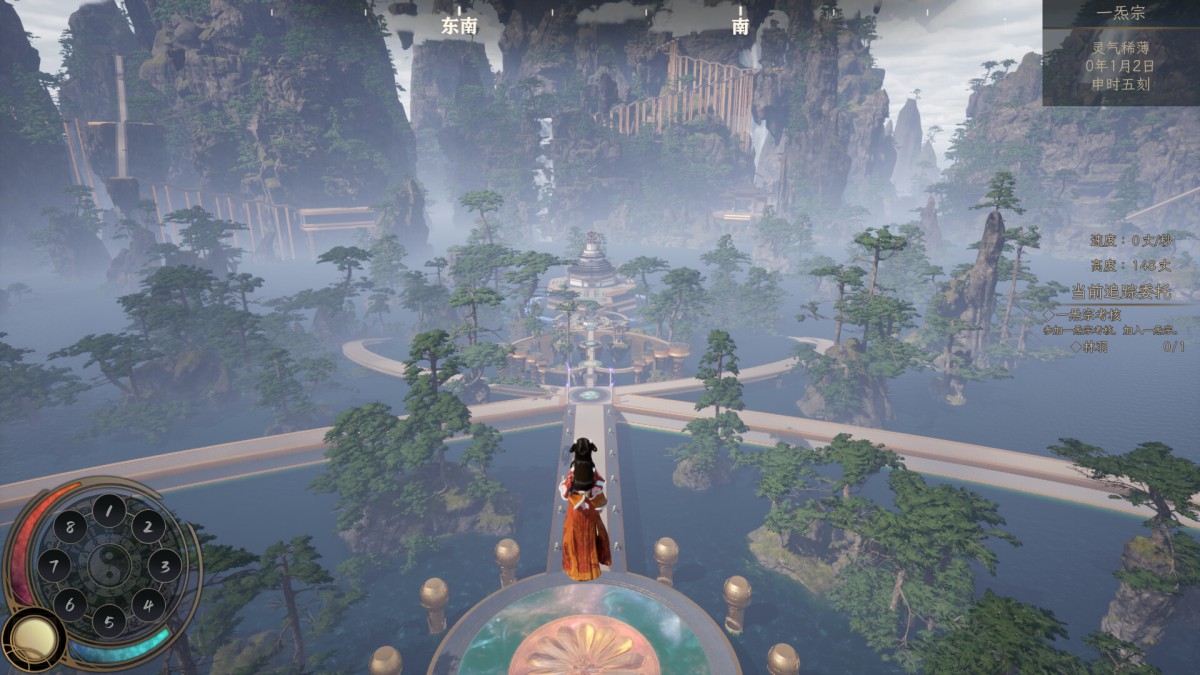Choose skill slot 3 on the wheel

click(164, 565)
